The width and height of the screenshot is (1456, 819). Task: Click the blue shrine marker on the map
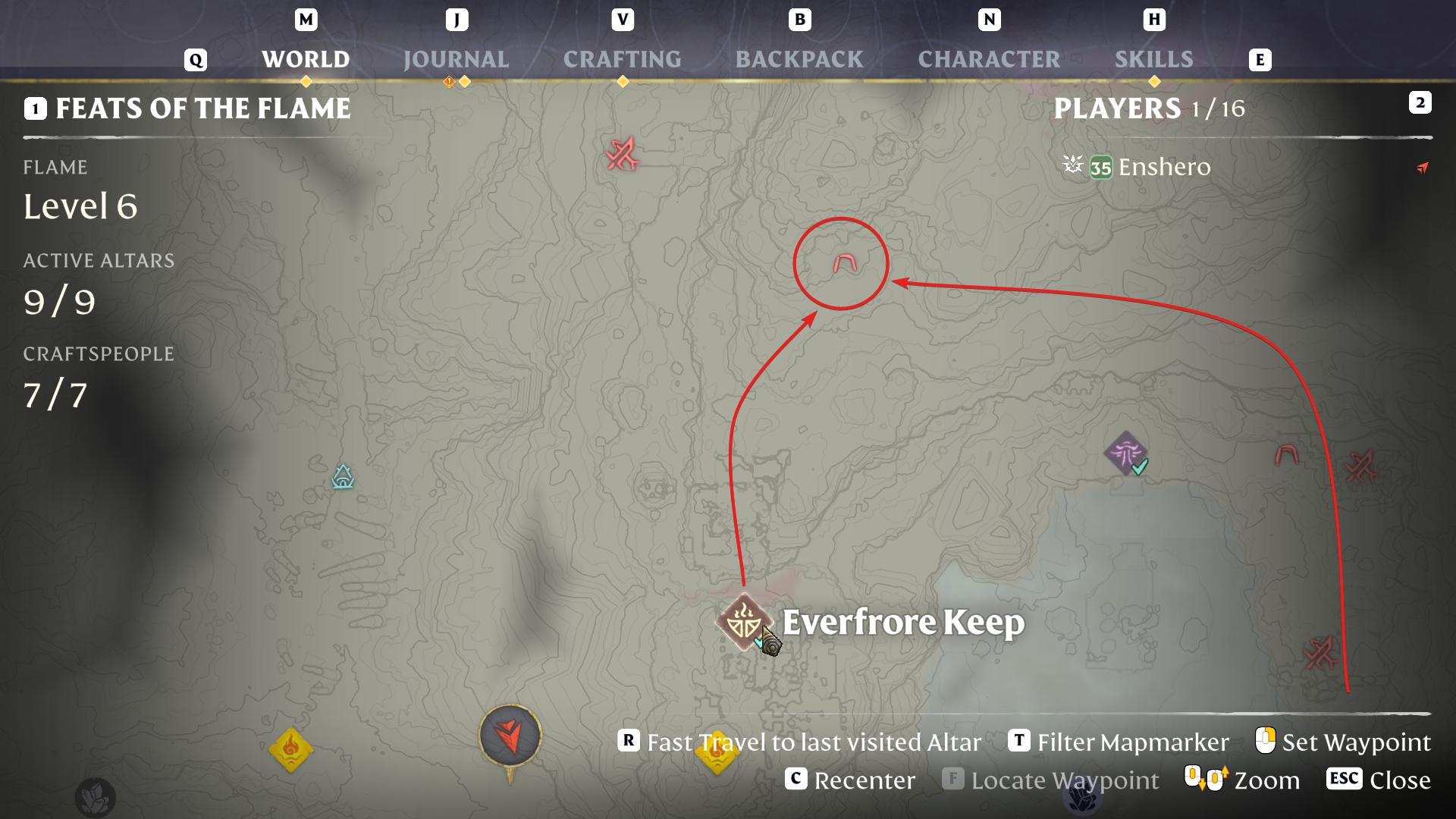coord(343,477)
